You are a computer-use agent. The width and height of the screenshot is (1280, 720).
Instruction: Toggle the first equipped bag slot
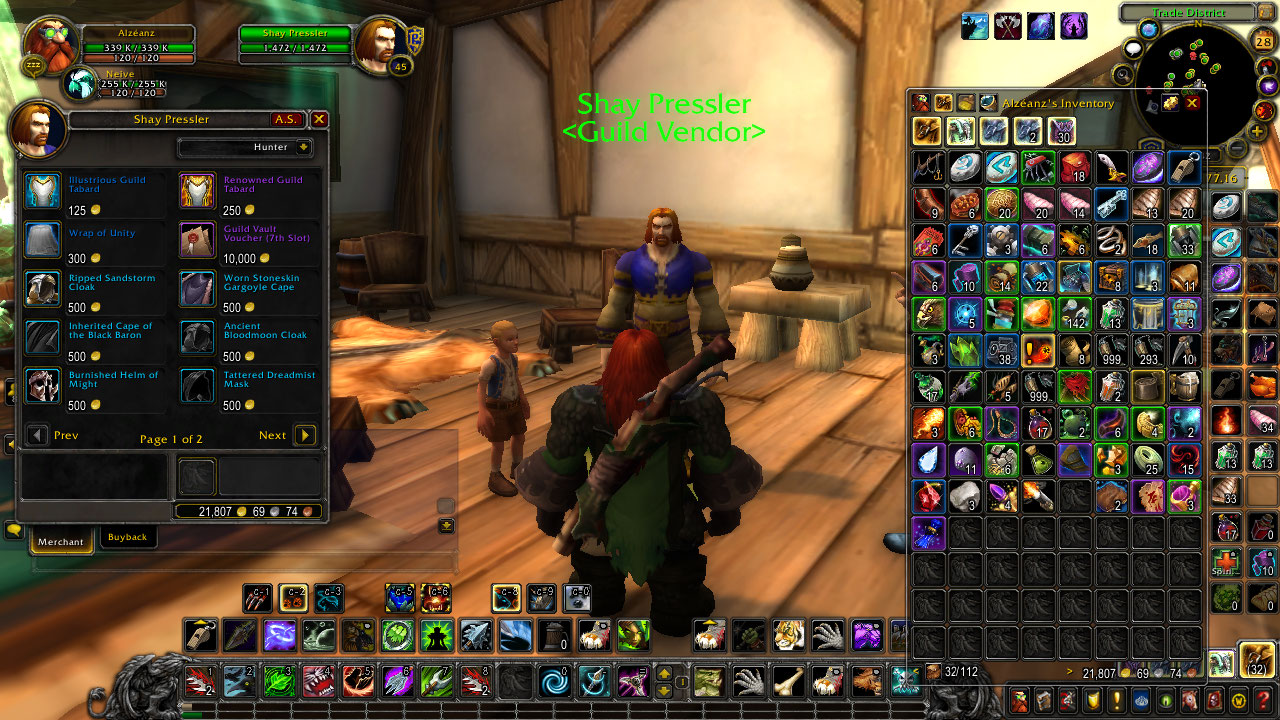(x=1222, y=664)
